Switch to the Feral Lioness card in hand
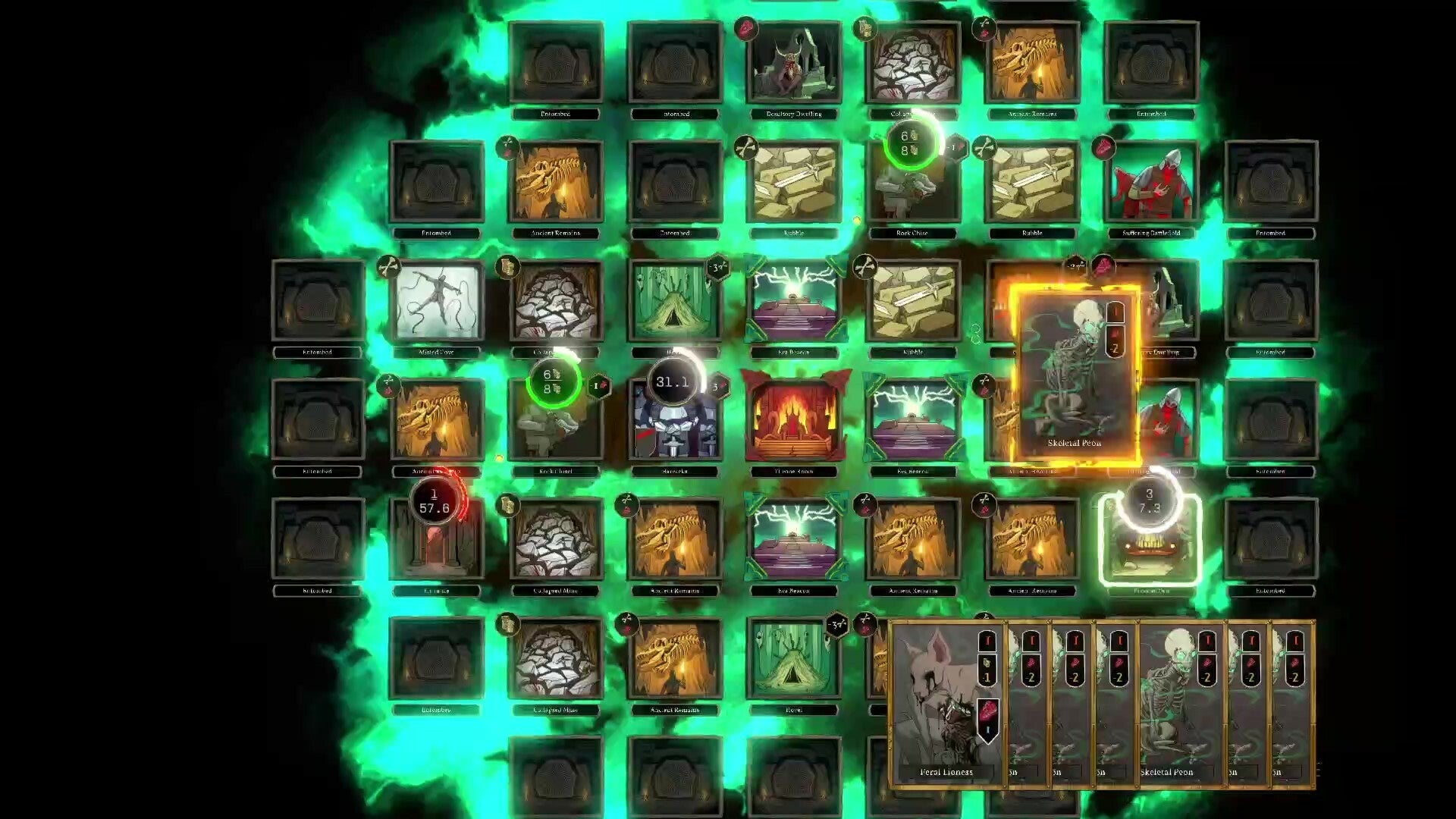 pyautogui.click(x=944, y=705)
